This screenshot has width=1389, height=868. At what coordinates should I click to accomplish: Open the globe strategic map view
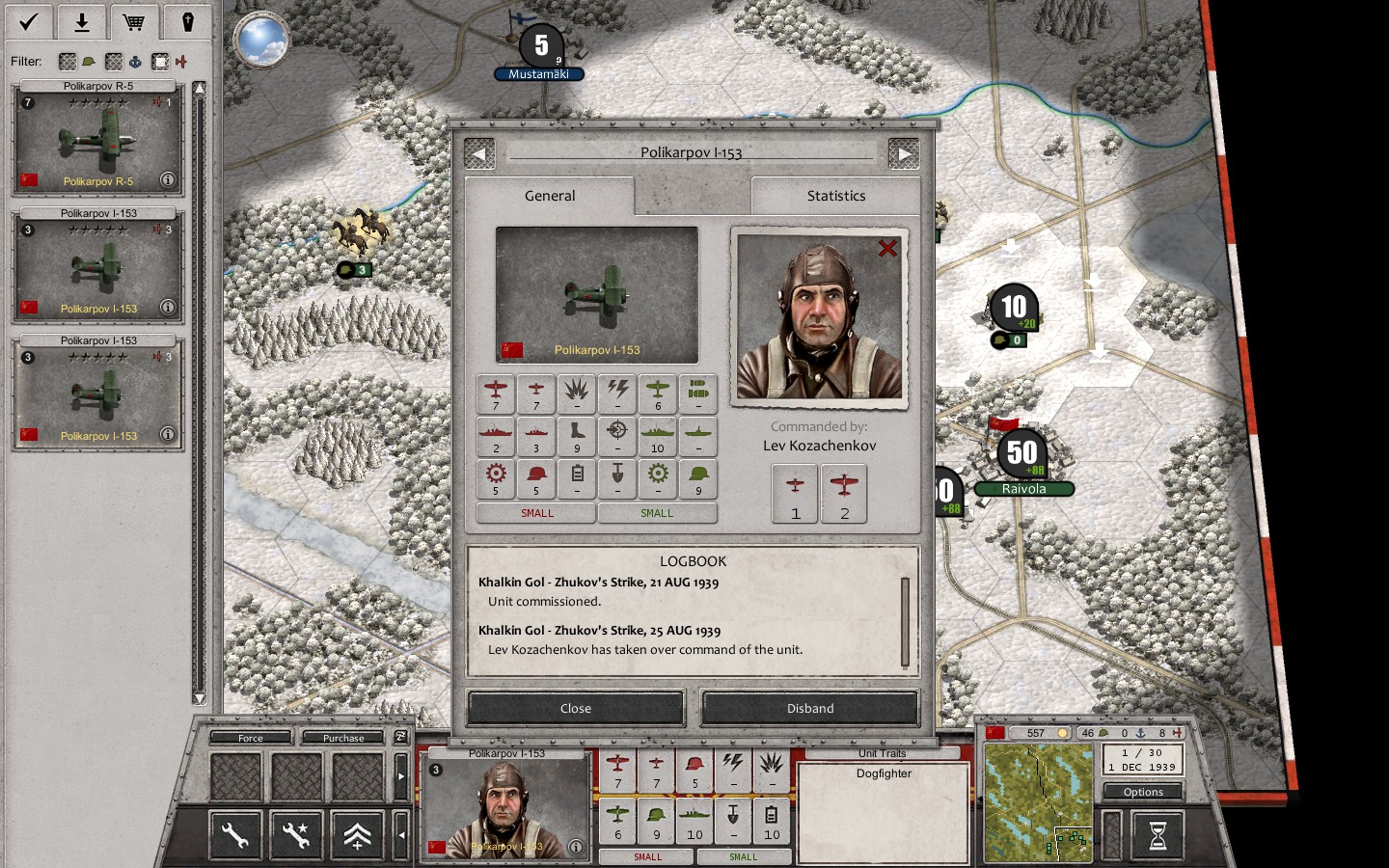(x=260, y=41)
